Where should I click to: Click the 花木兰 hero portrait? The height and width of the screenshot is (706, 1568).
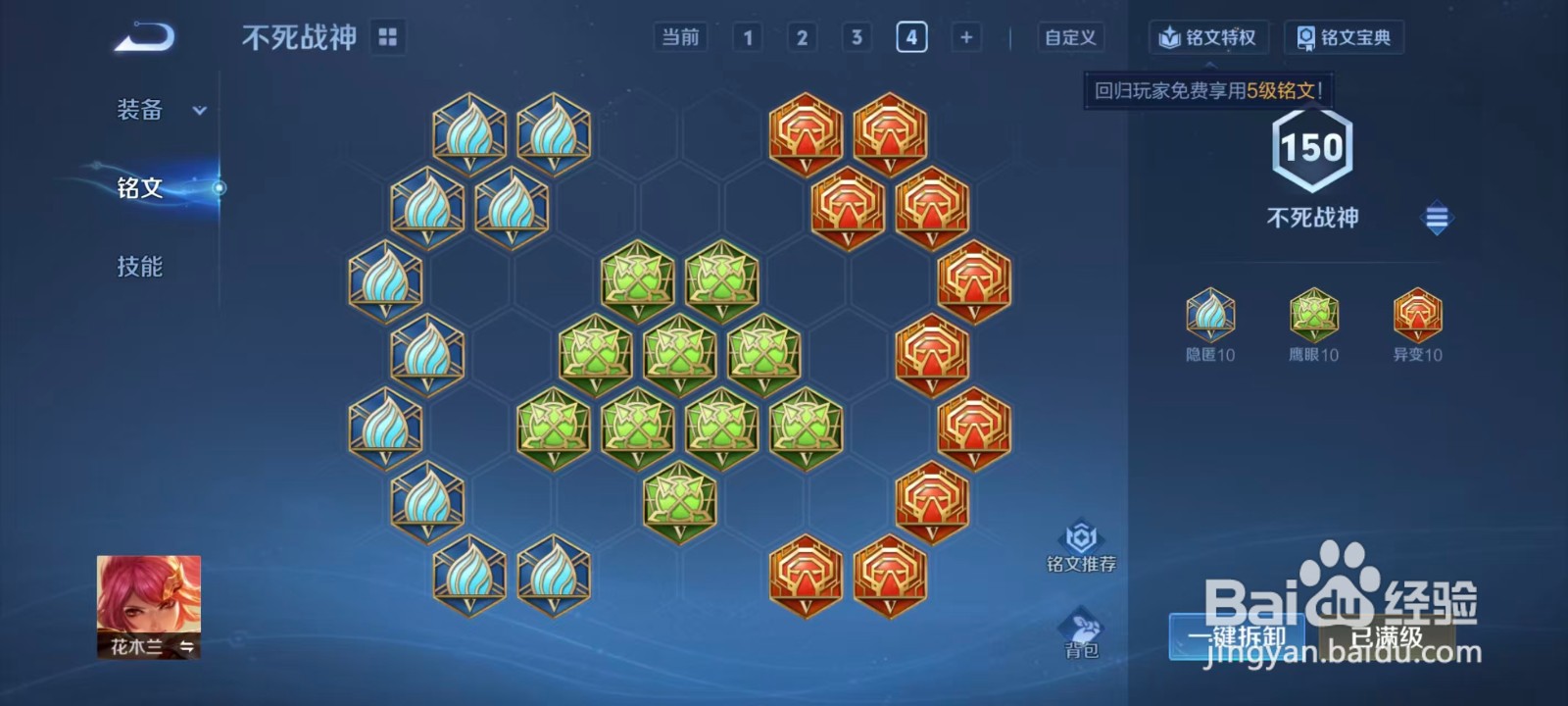click(x=149, y=603)
